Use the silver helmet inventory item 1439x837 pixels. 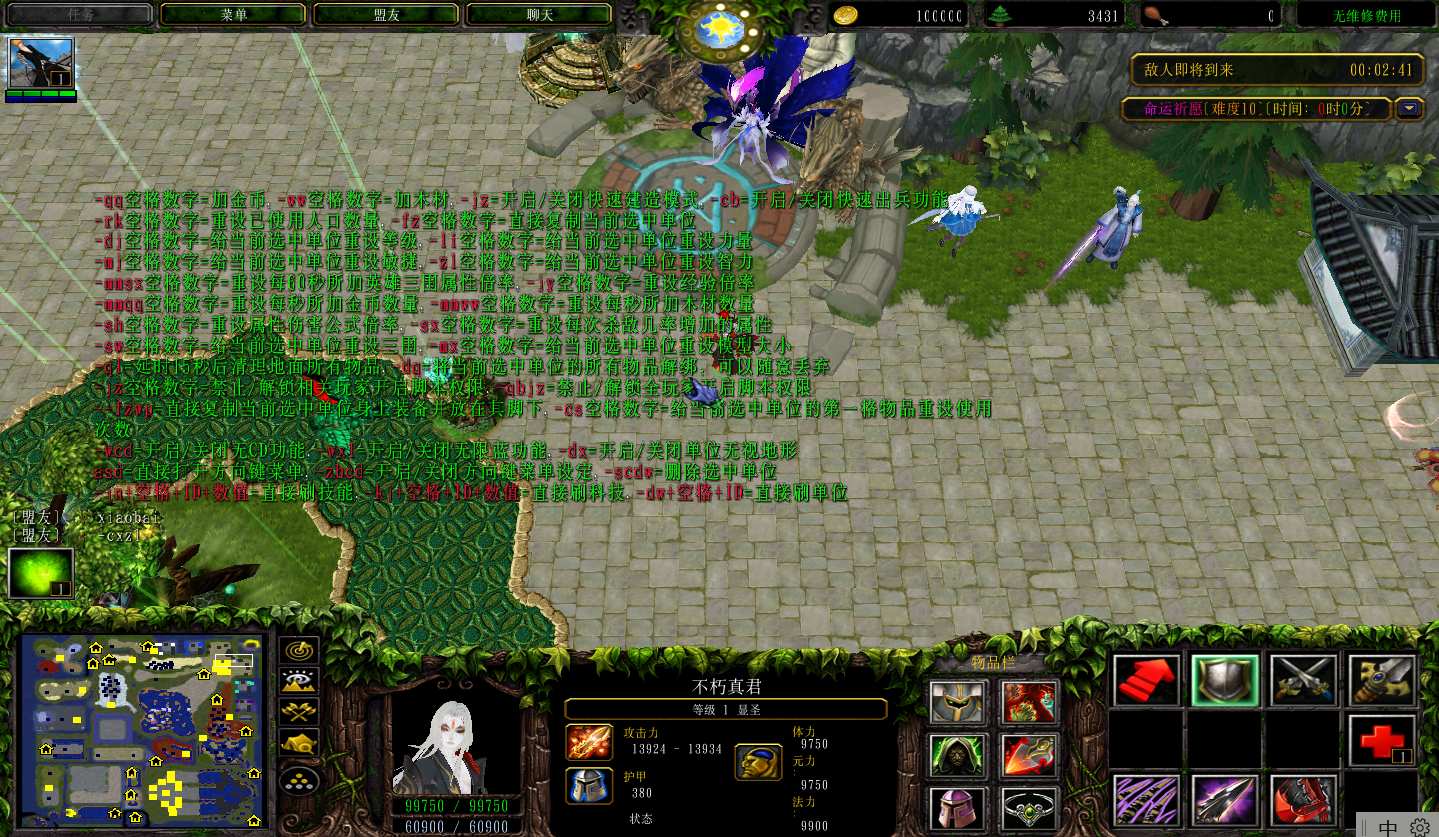coord(959,702)
